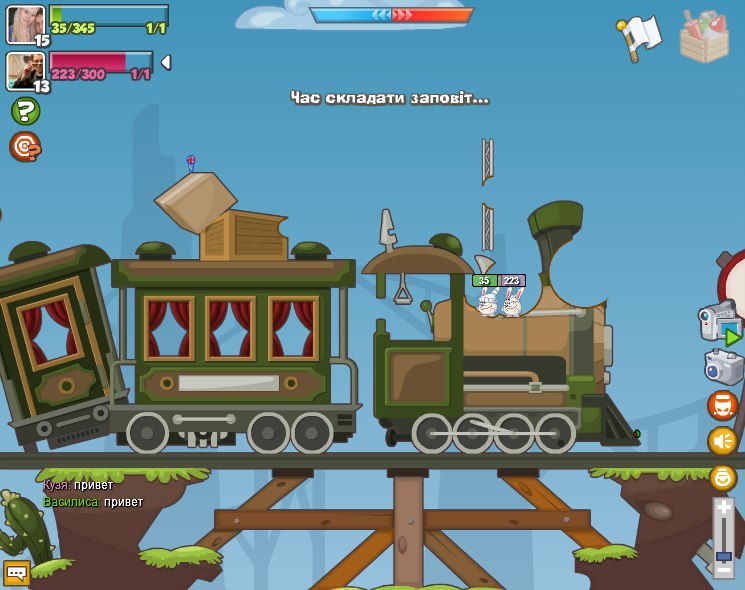The height and width of the screenshot is (590, 745).
Task: Click the white surrender flag
Action: point(641,38)
